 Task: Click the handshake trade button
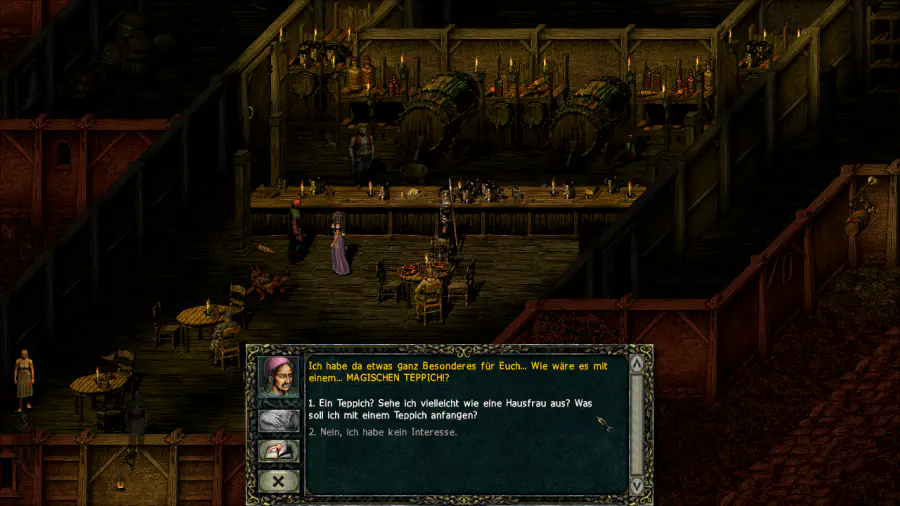click(278, 420)
